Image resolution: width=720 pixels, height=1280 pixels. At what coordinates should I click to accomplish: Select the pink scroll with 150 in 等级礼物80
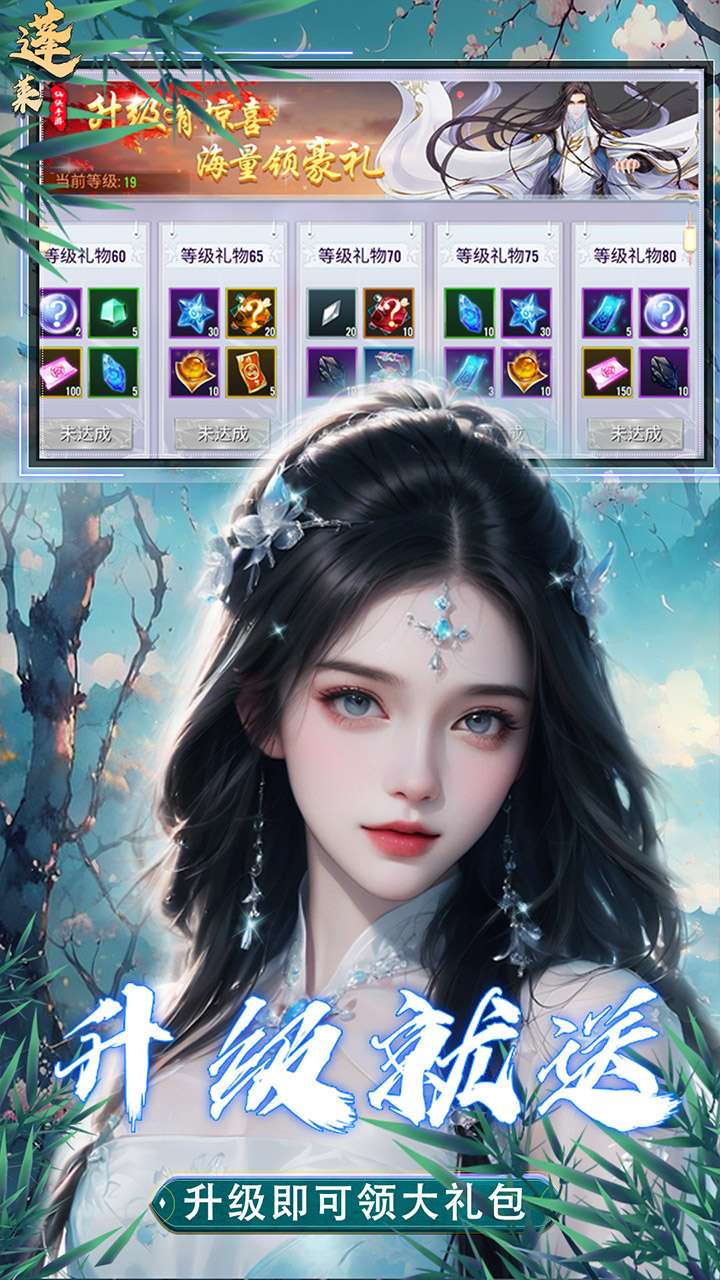[607, 371]
